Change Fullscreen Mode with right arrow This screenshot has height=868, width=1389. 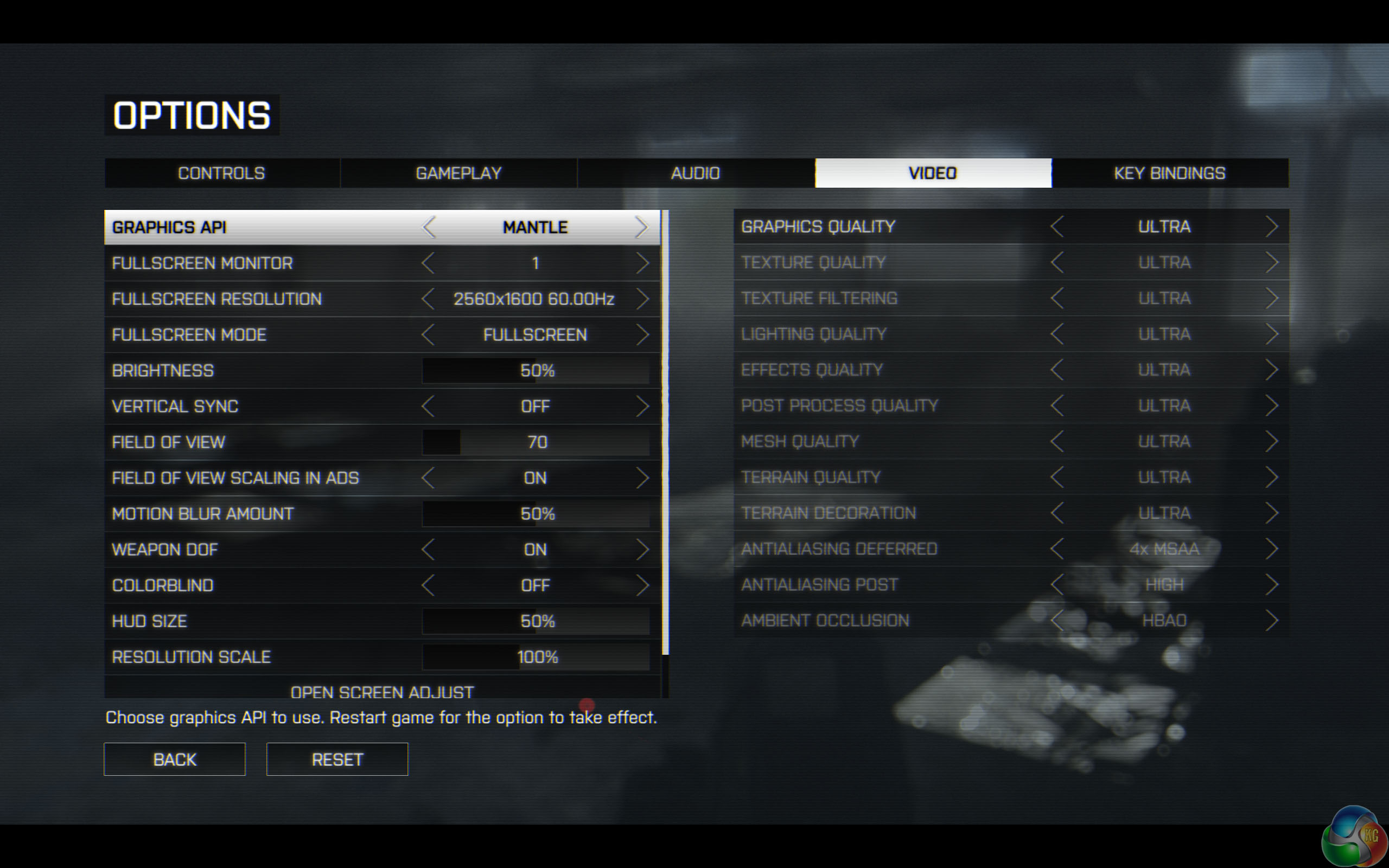point(642,335)
